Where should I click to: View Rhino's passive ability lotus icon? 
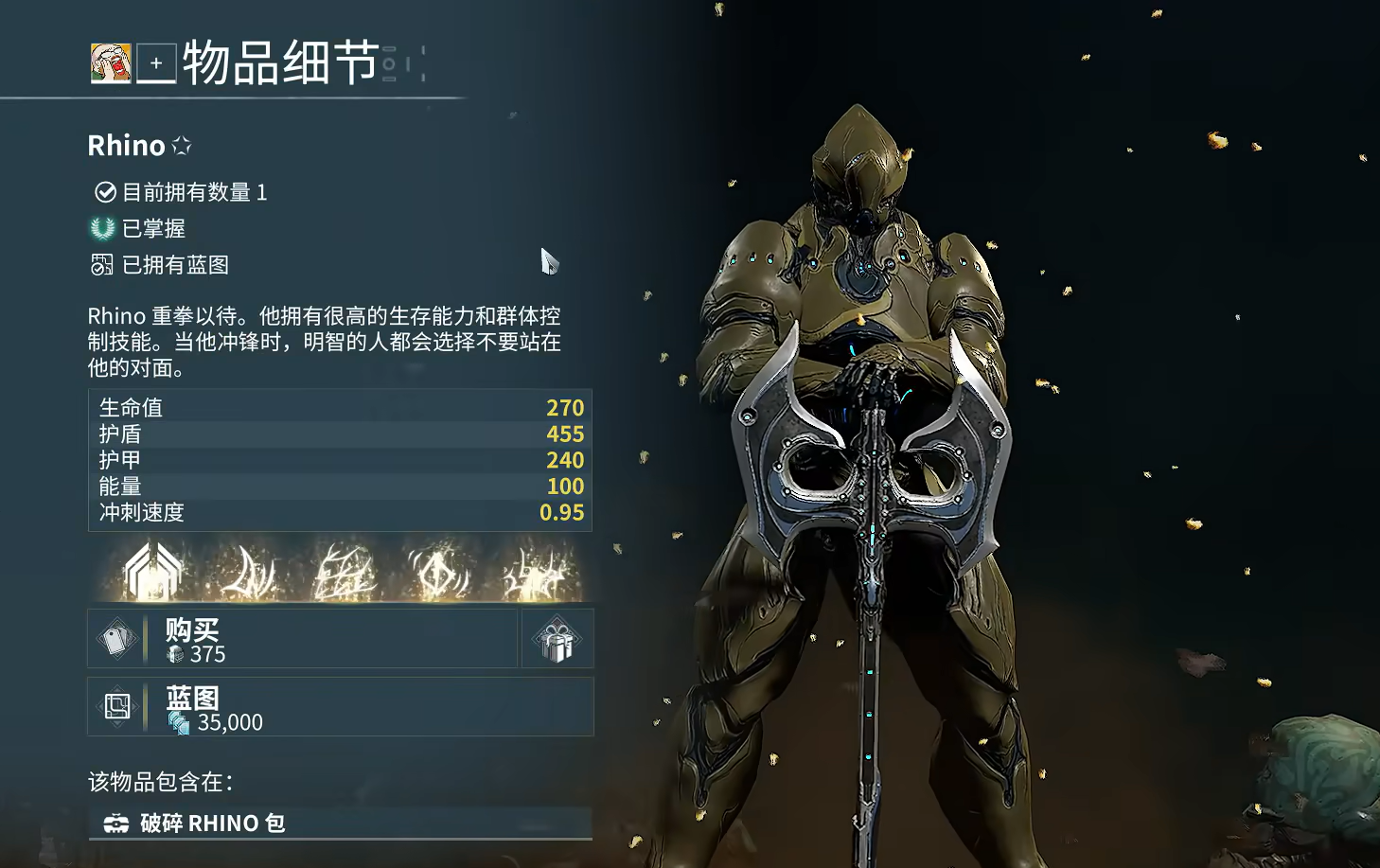click(x=152, y=573)
